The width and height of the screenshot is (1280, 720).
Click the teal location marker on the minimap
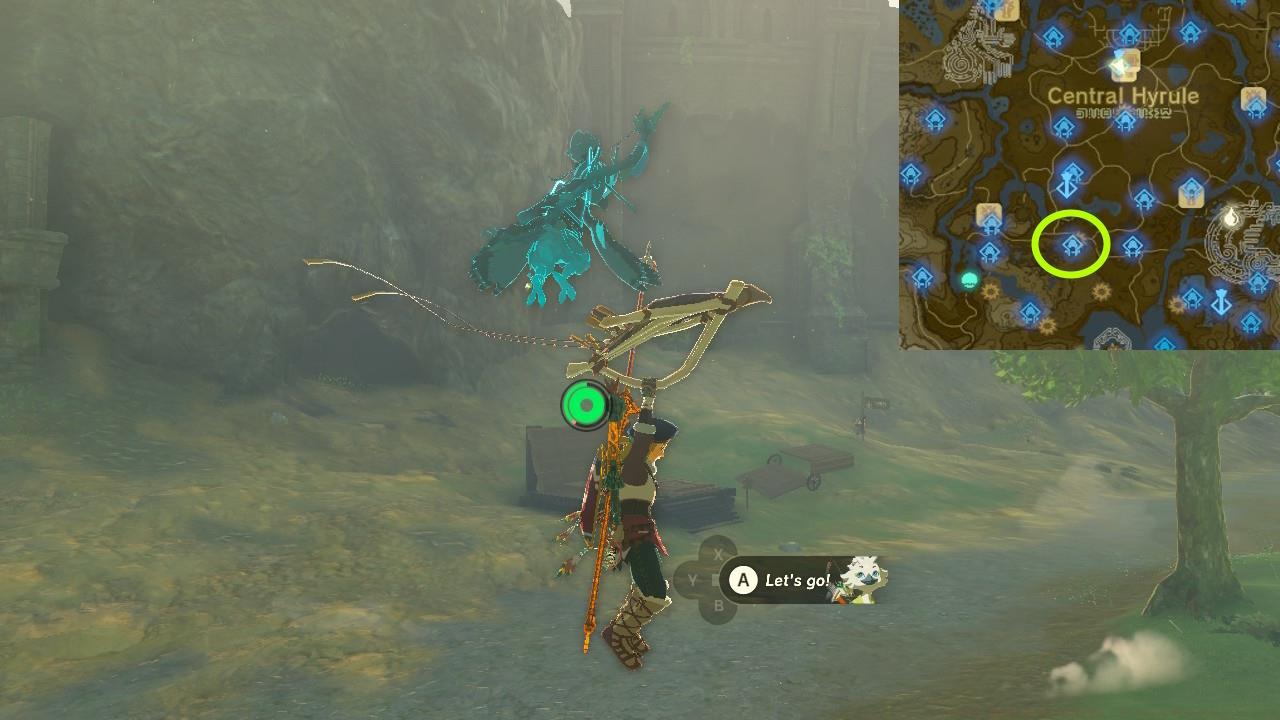[969, 279]
